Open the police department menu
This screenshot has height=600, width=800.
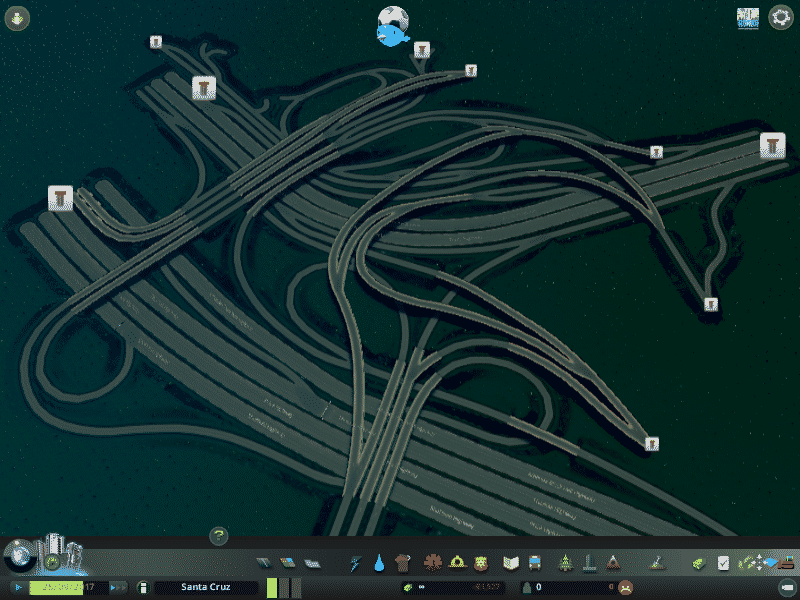coord(481,563)
